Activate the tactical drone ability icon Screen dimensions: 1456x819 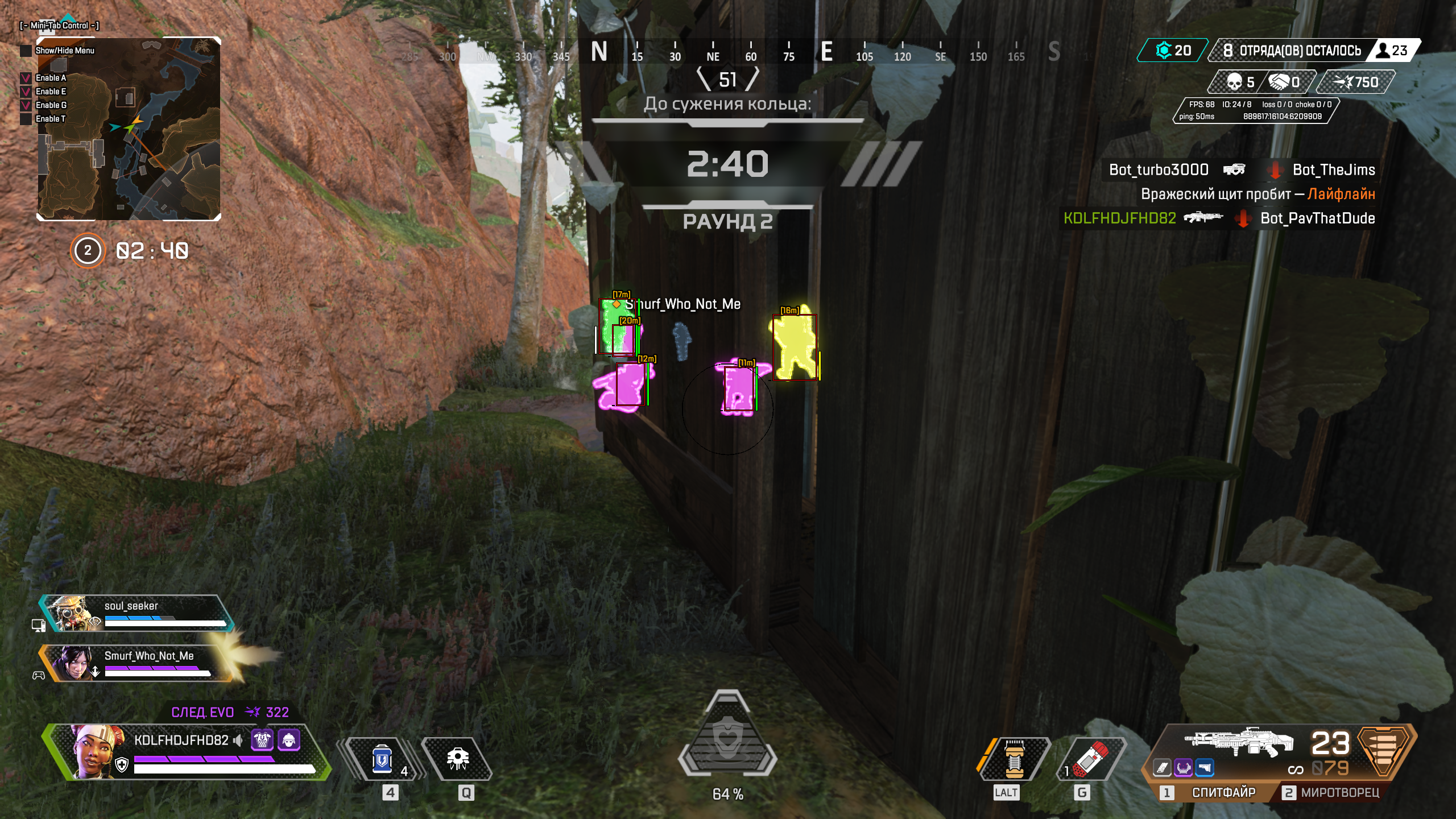(x=458, y=759)
